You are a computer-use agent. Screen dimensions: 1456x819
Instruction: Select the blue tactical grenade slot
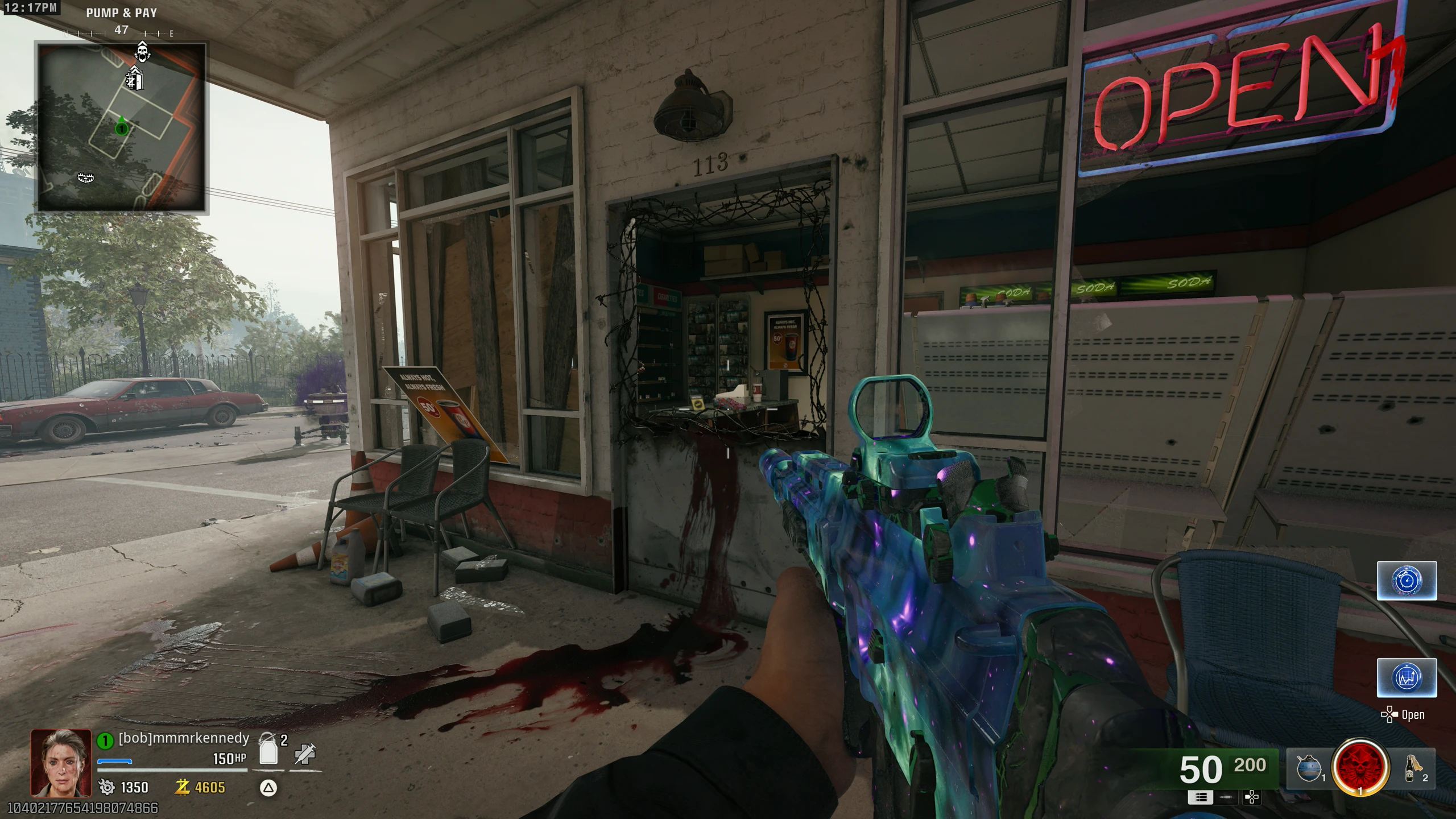pos(1309,768)
